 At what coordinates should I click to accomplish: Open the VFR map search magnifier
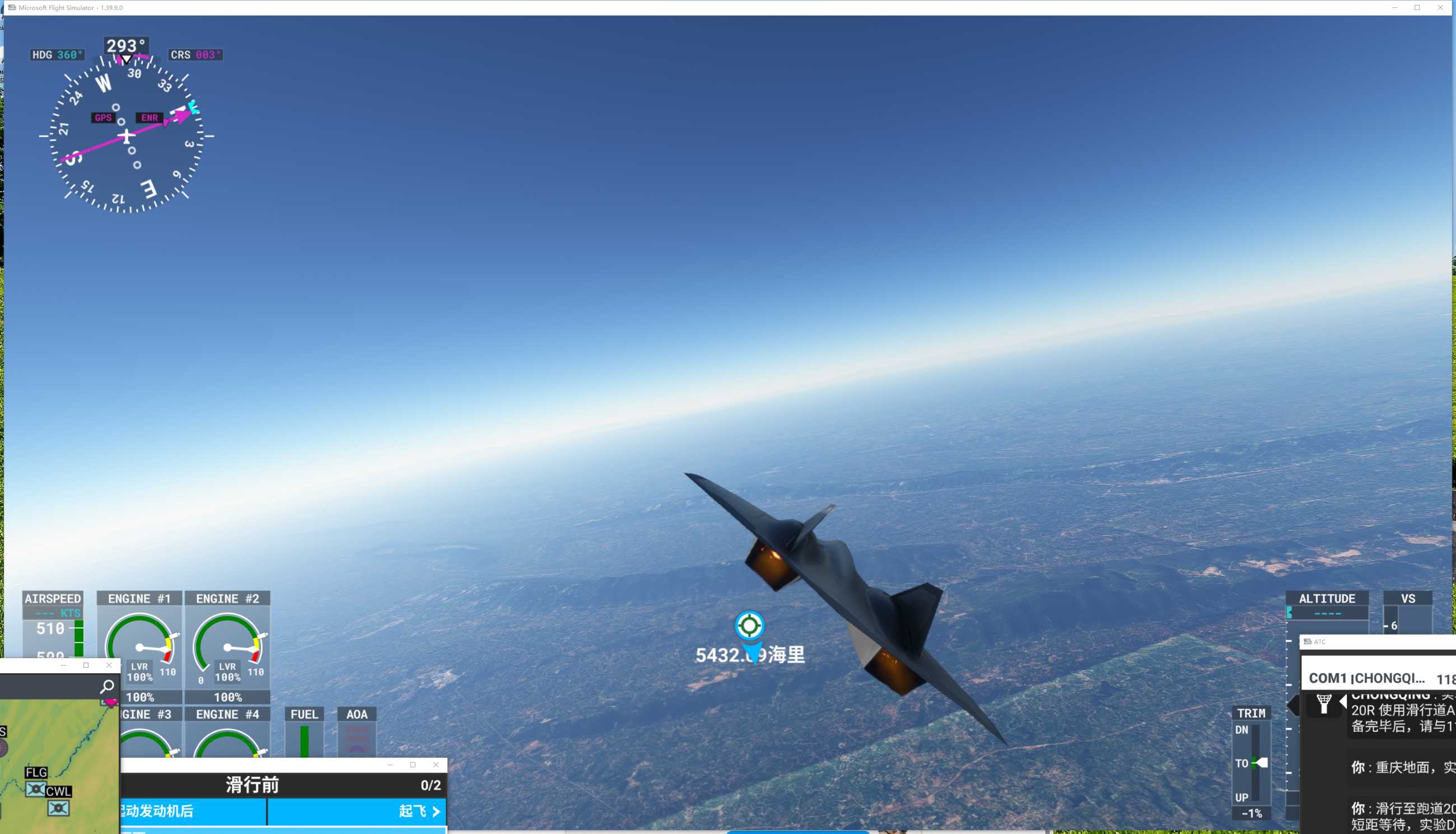107,686
